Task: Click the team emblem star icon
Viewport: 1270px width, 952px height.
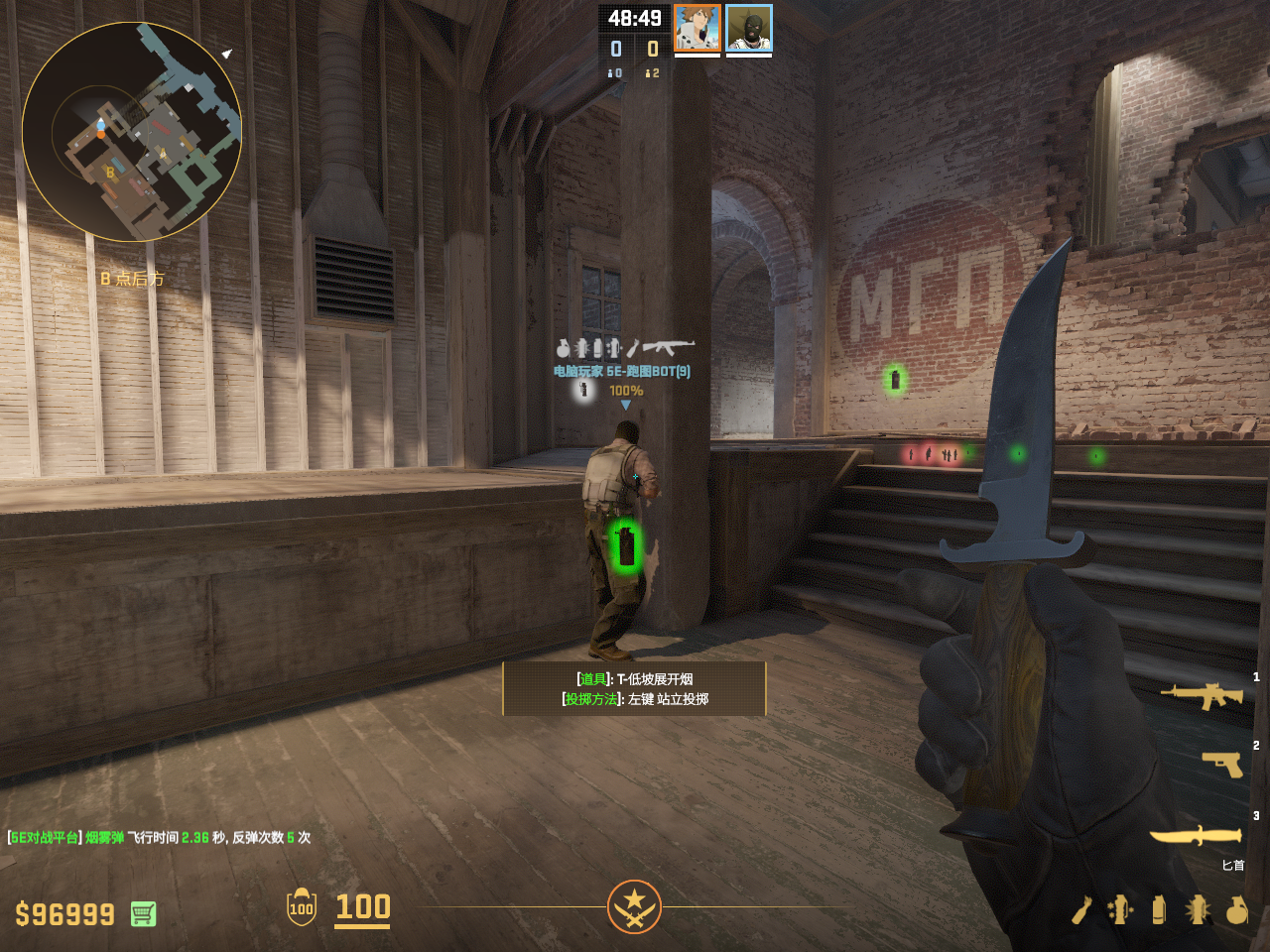Action: click(x=634, y=906)
